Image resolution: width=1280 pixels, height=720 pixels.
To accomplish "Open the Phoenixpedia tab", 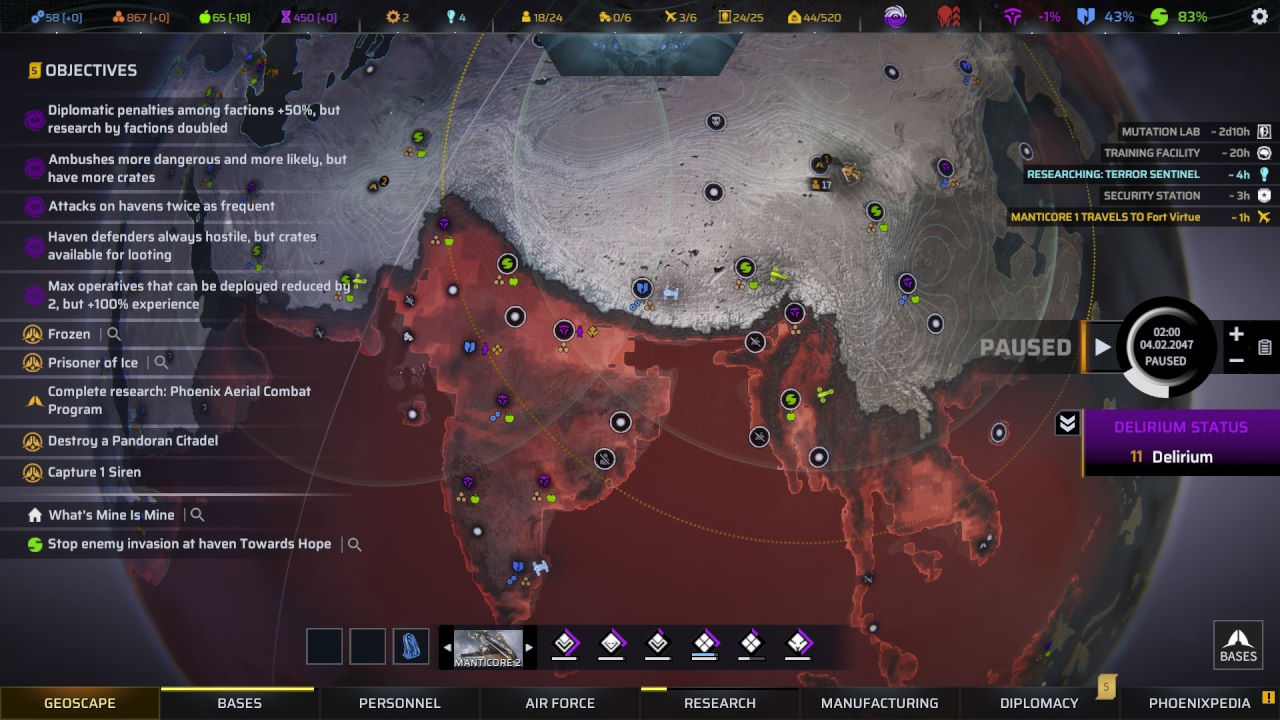I will 1199,703.
